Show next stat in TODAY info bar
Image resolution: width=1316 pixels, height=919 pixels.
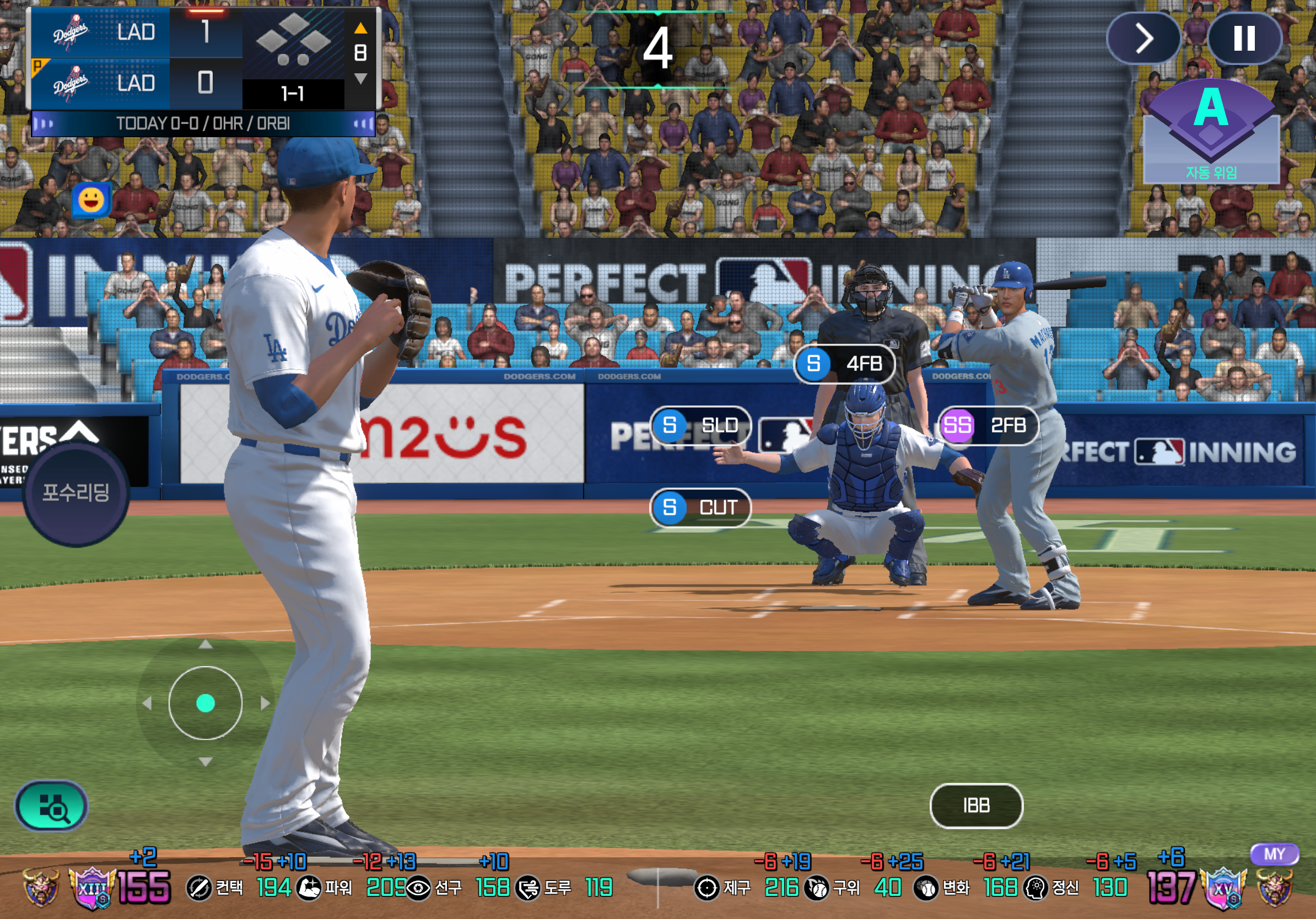[362, 124]
